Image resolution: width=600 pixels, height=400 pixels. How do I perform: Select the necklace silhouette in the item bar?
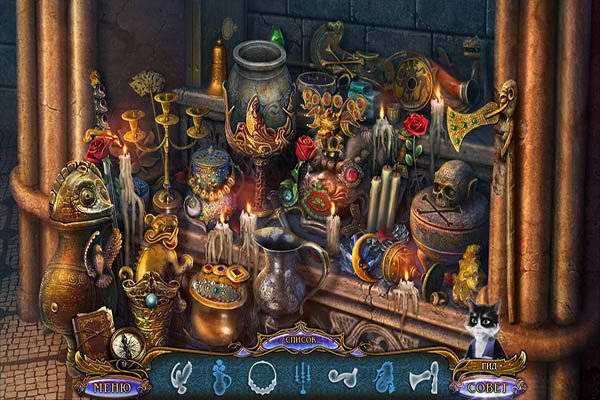coord(263,376)
